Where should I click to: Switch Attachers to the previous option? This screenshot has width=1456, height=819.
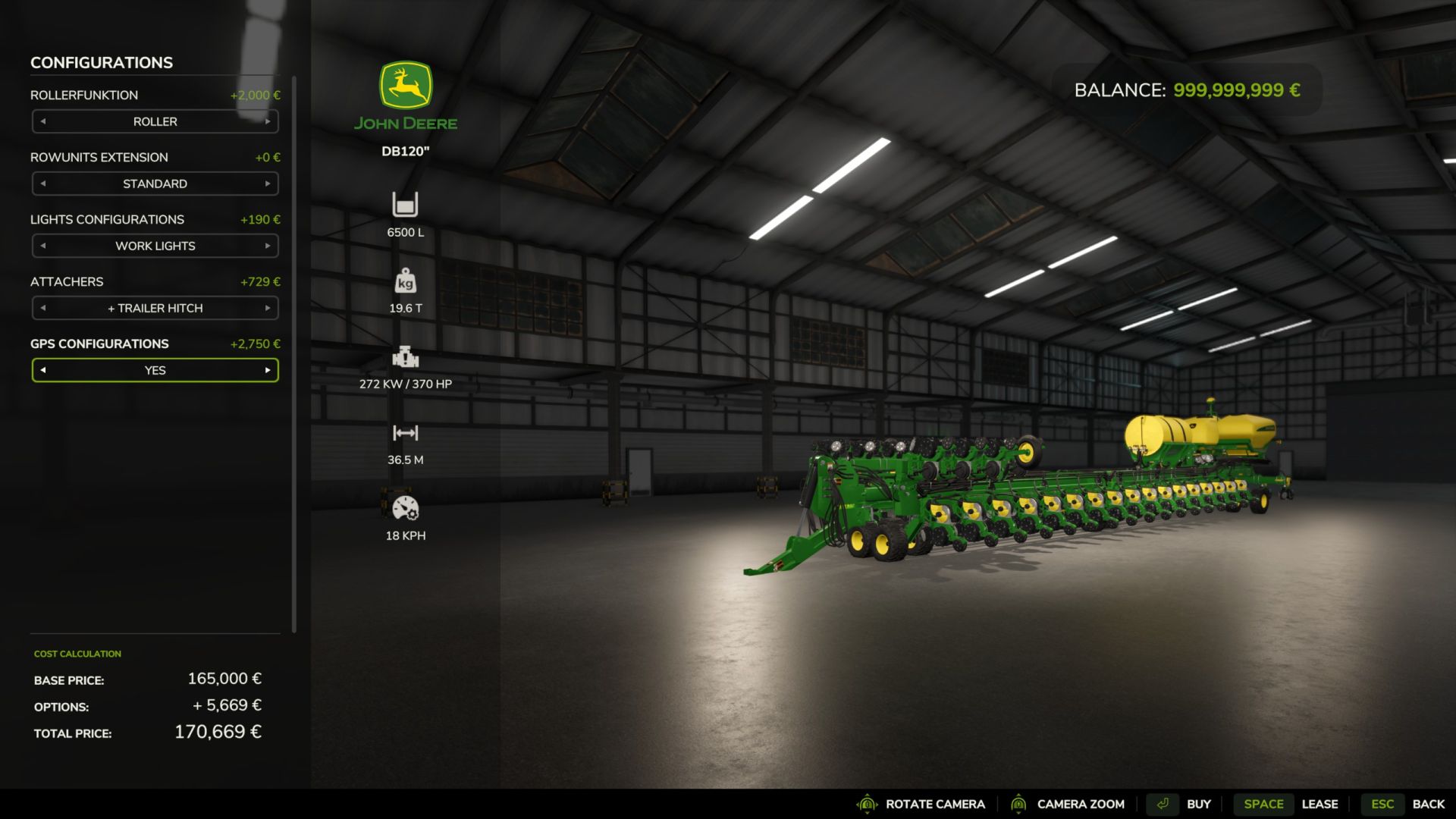coord(43,308)
